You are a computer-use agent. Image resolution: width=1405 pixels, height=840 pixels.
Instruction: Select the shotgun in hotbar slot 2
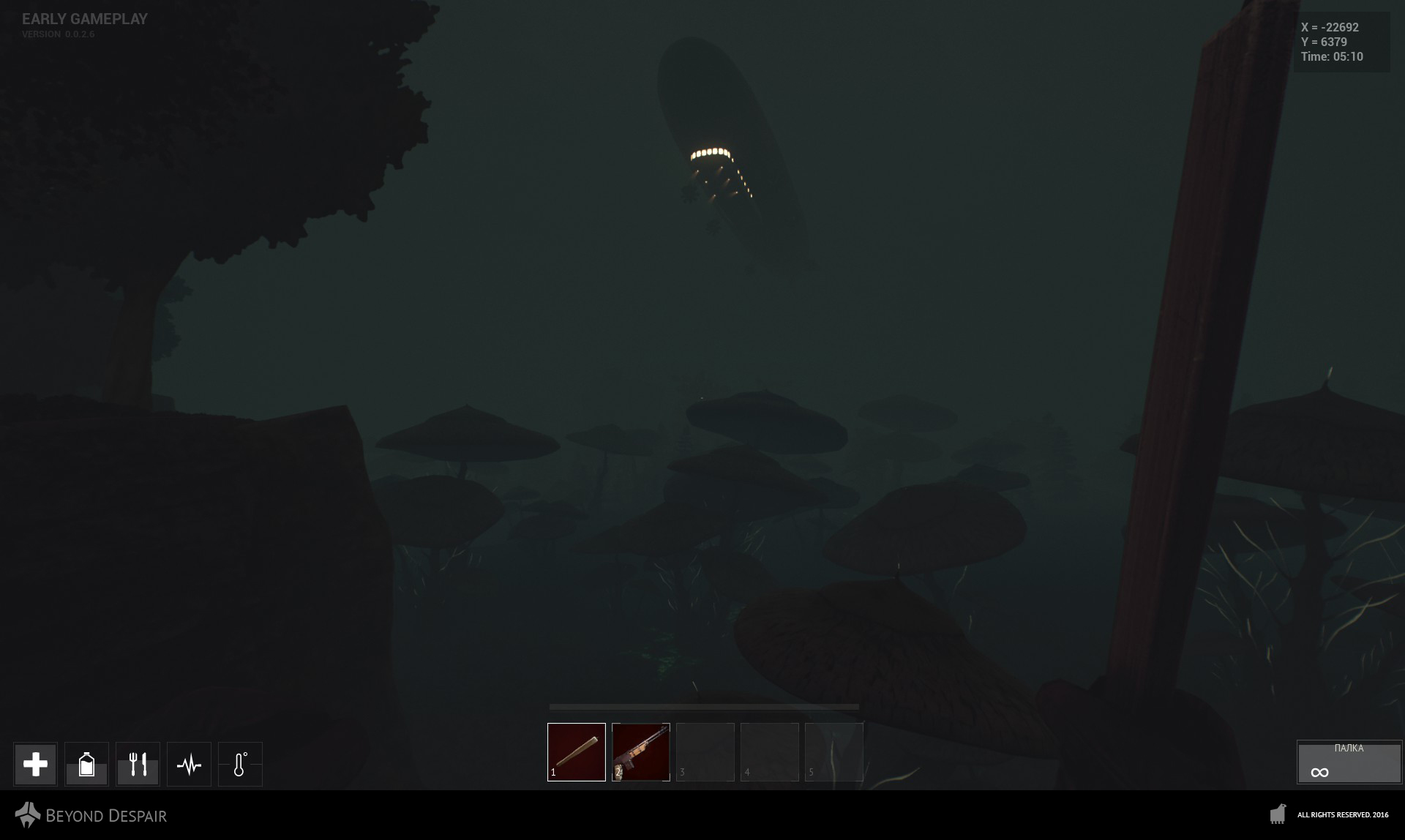coord(640,751)
